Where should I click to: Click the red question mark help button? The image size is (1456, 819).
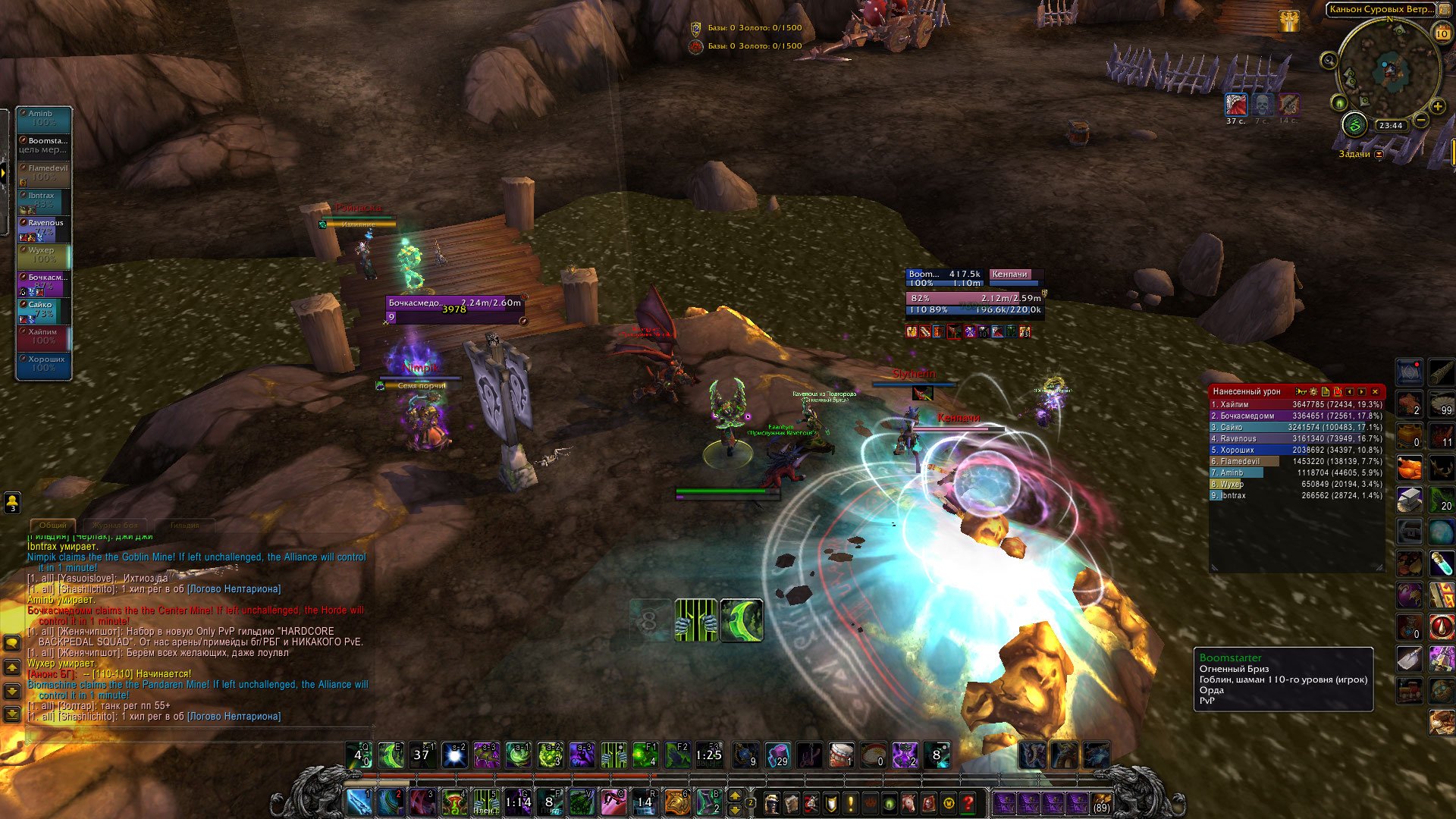968,802
